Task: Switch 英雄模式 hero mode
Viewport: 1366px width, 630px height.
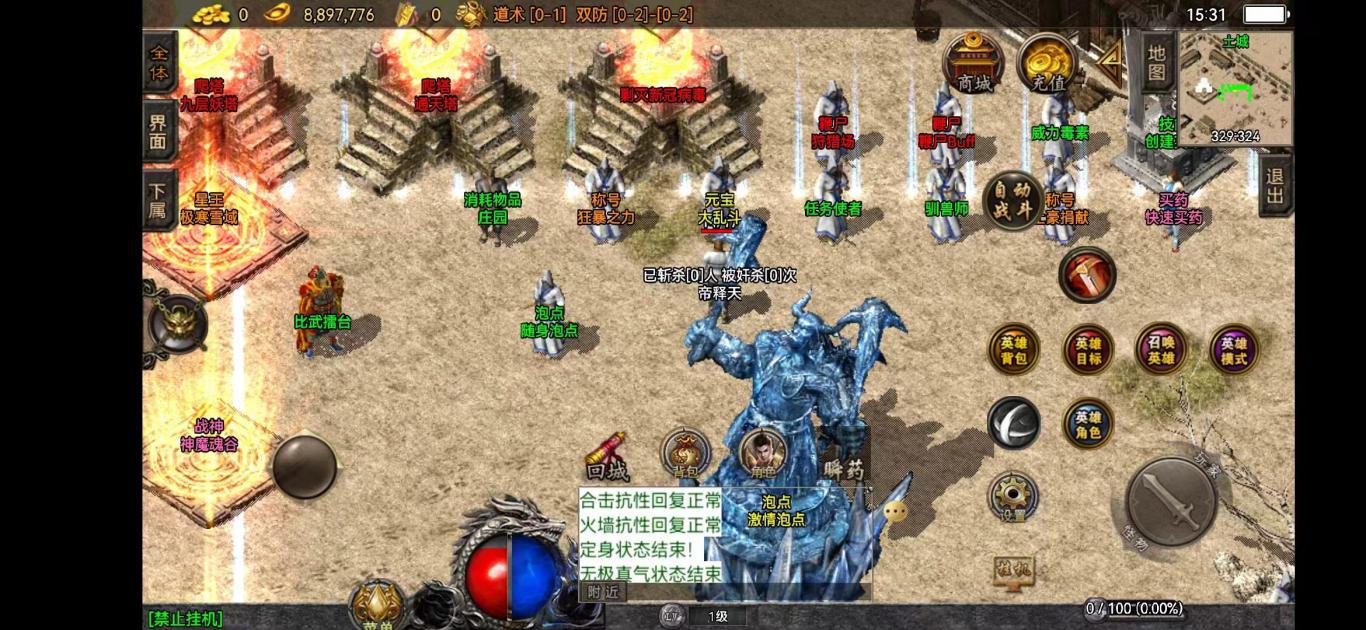Action: click(x=1234, y=350)
